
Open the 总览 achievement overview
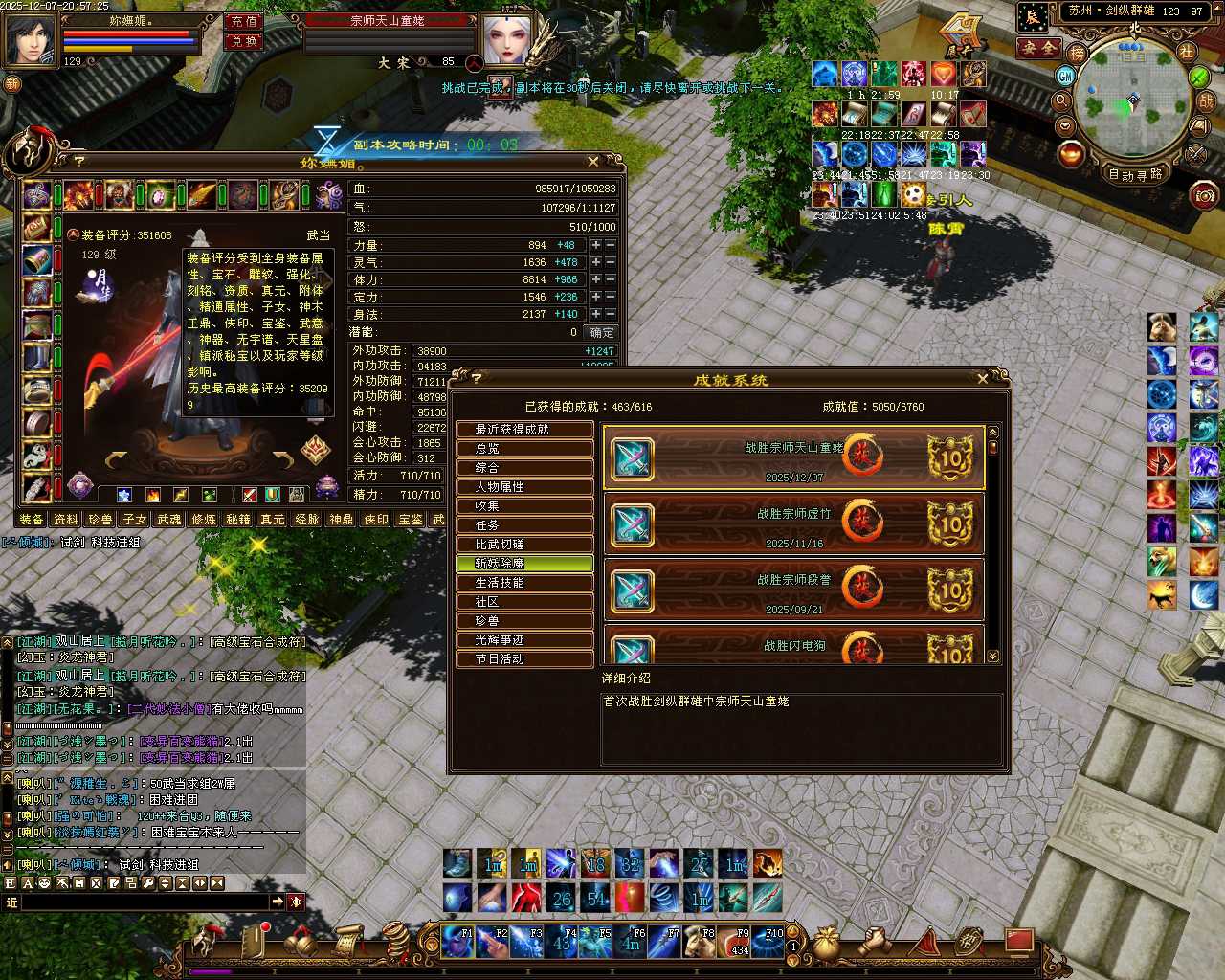(x=523, y=449)
